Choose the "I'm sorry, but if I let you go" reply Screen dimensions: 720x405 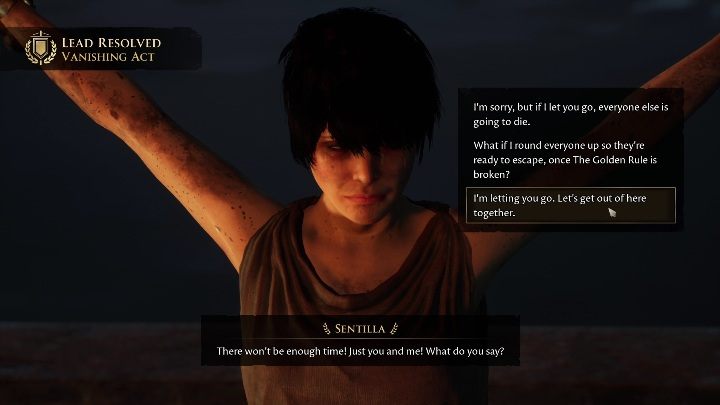570,113
